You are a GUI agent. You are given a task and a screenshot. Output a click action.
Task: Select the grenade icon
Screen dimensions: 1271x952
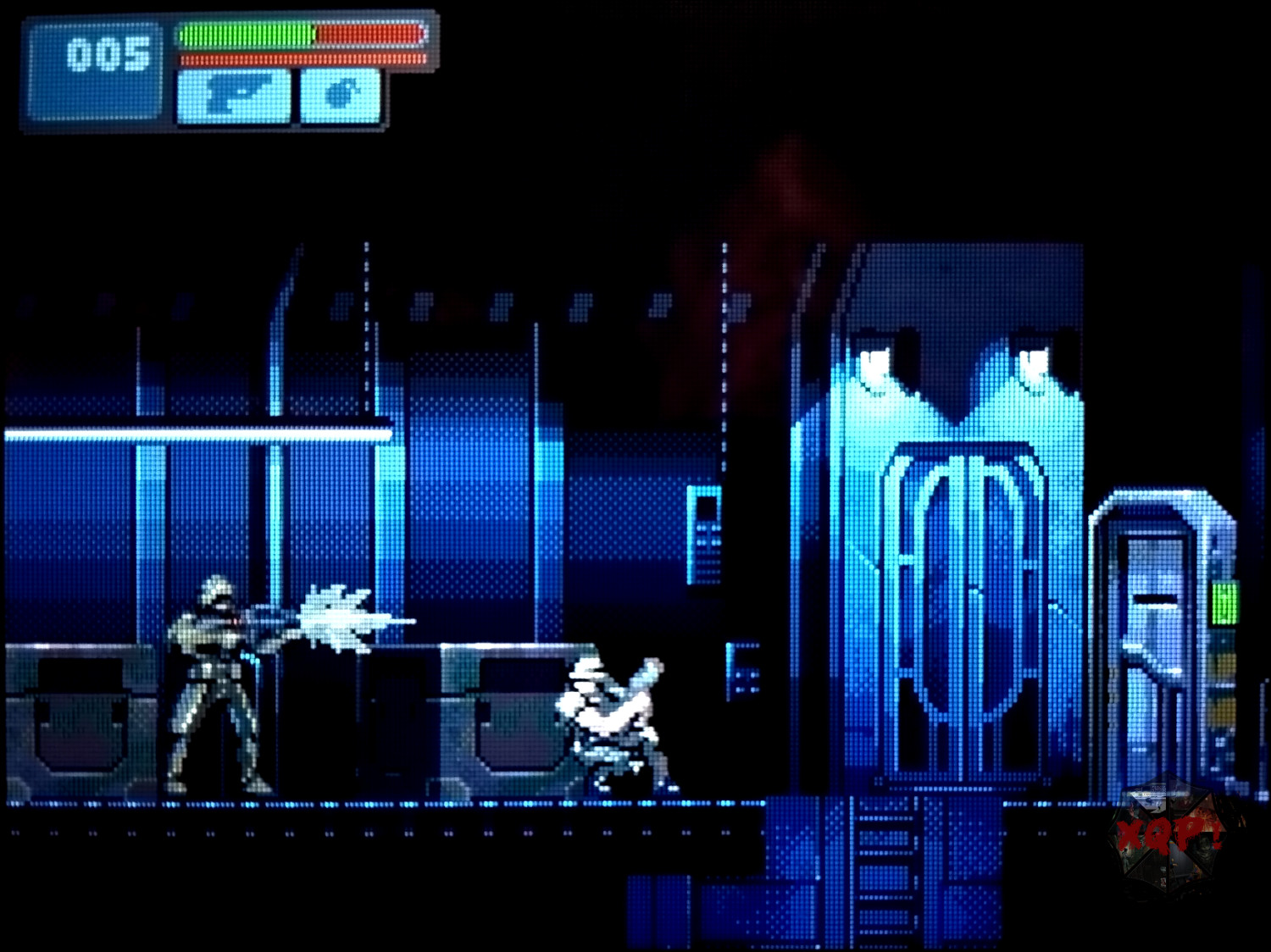coord(341,96)
